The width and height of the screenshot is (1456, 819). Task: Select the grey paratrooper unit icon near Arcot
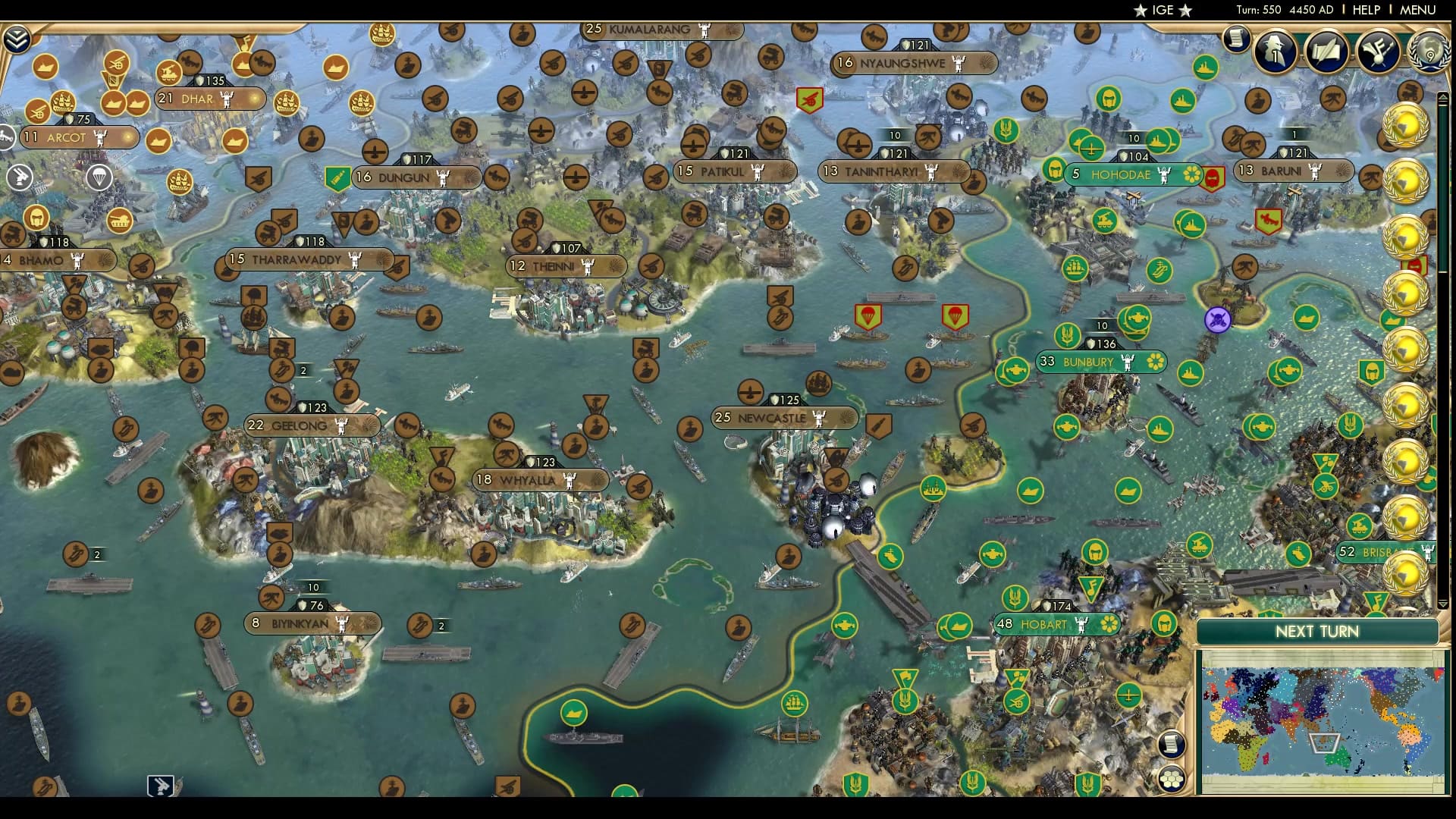point(98,177)
